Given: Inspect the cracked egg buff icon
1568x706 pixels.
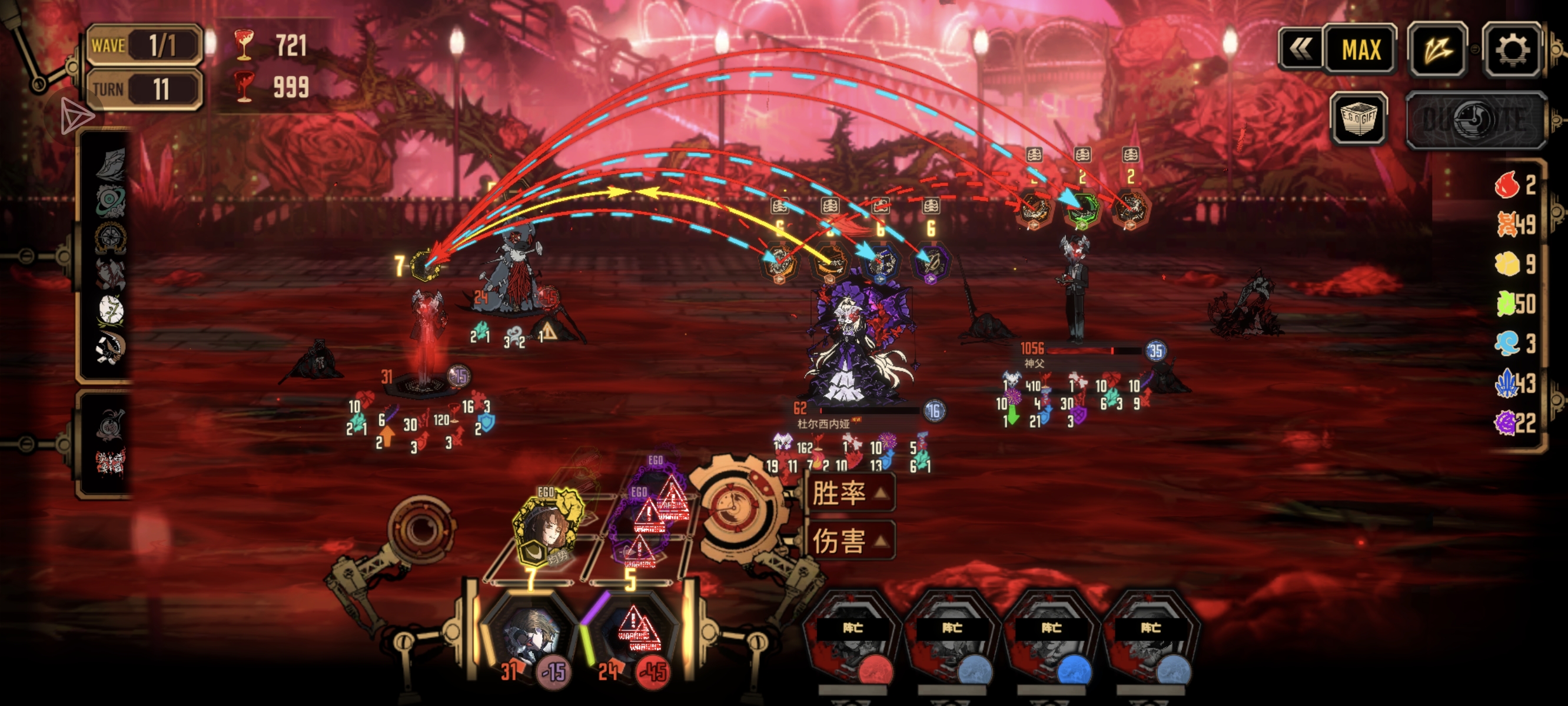Looking at the screenshot, I should point(111,311).
